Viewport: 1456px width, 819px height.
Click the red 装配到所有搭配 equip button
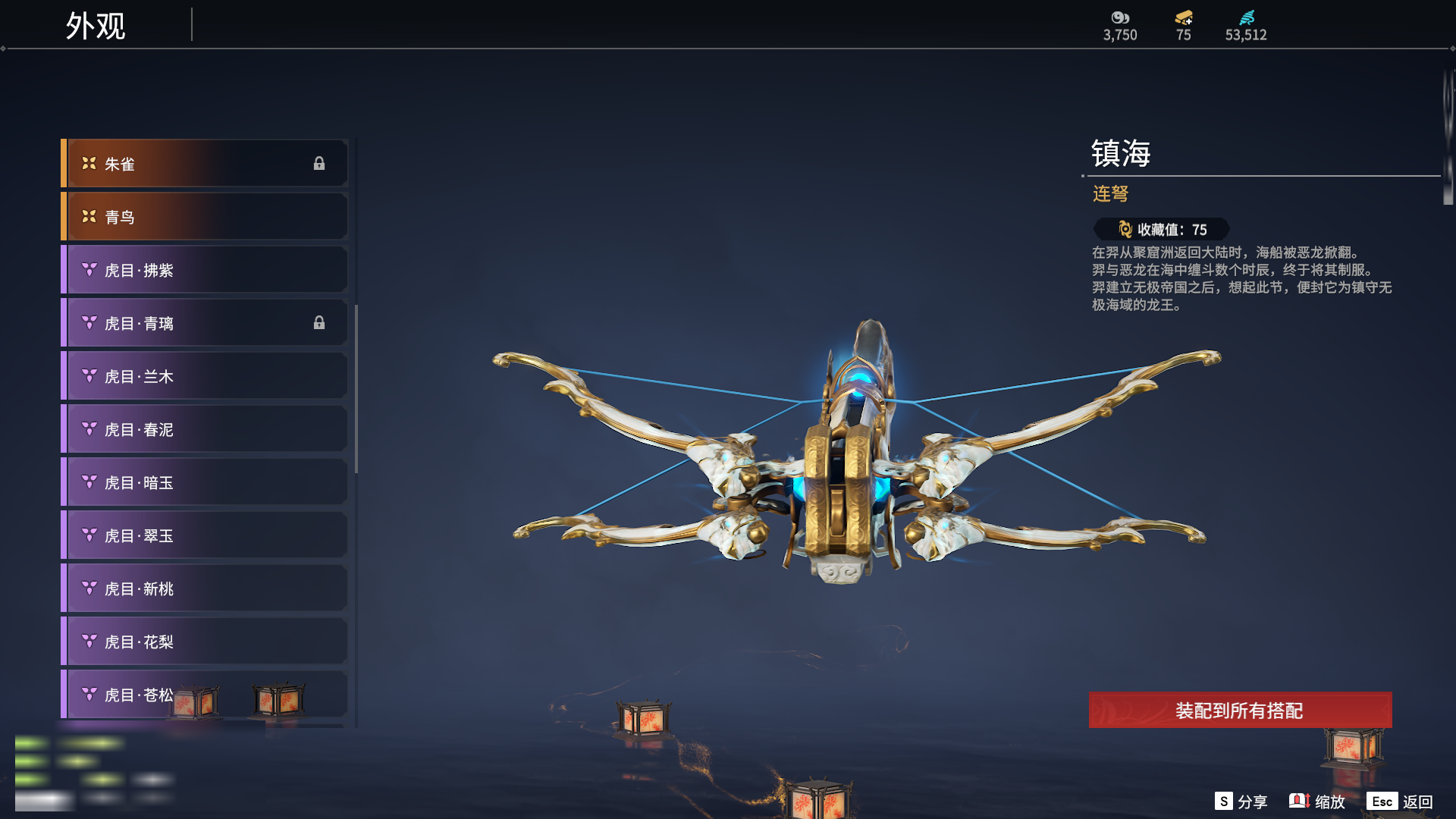click(1240, 711)
